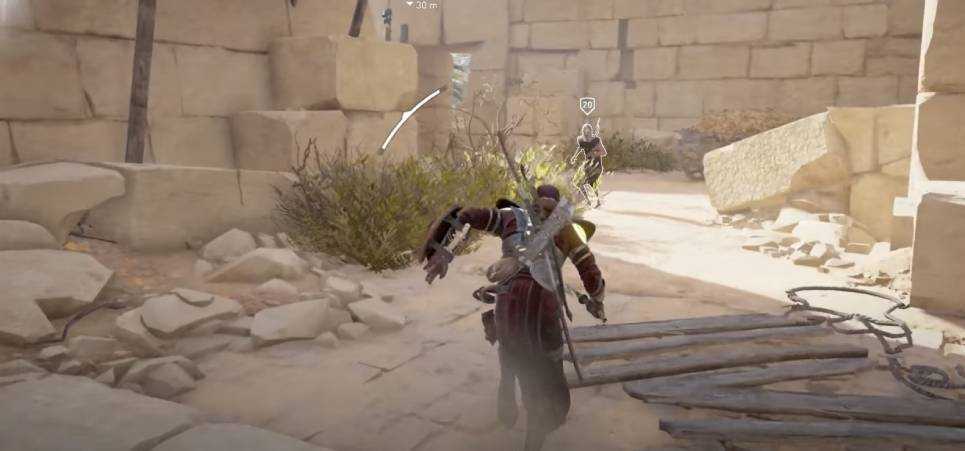This screenshot has height=451, width=965.
Task: Select the 30 m objective waypoint marker
Action: pos(422,5)
